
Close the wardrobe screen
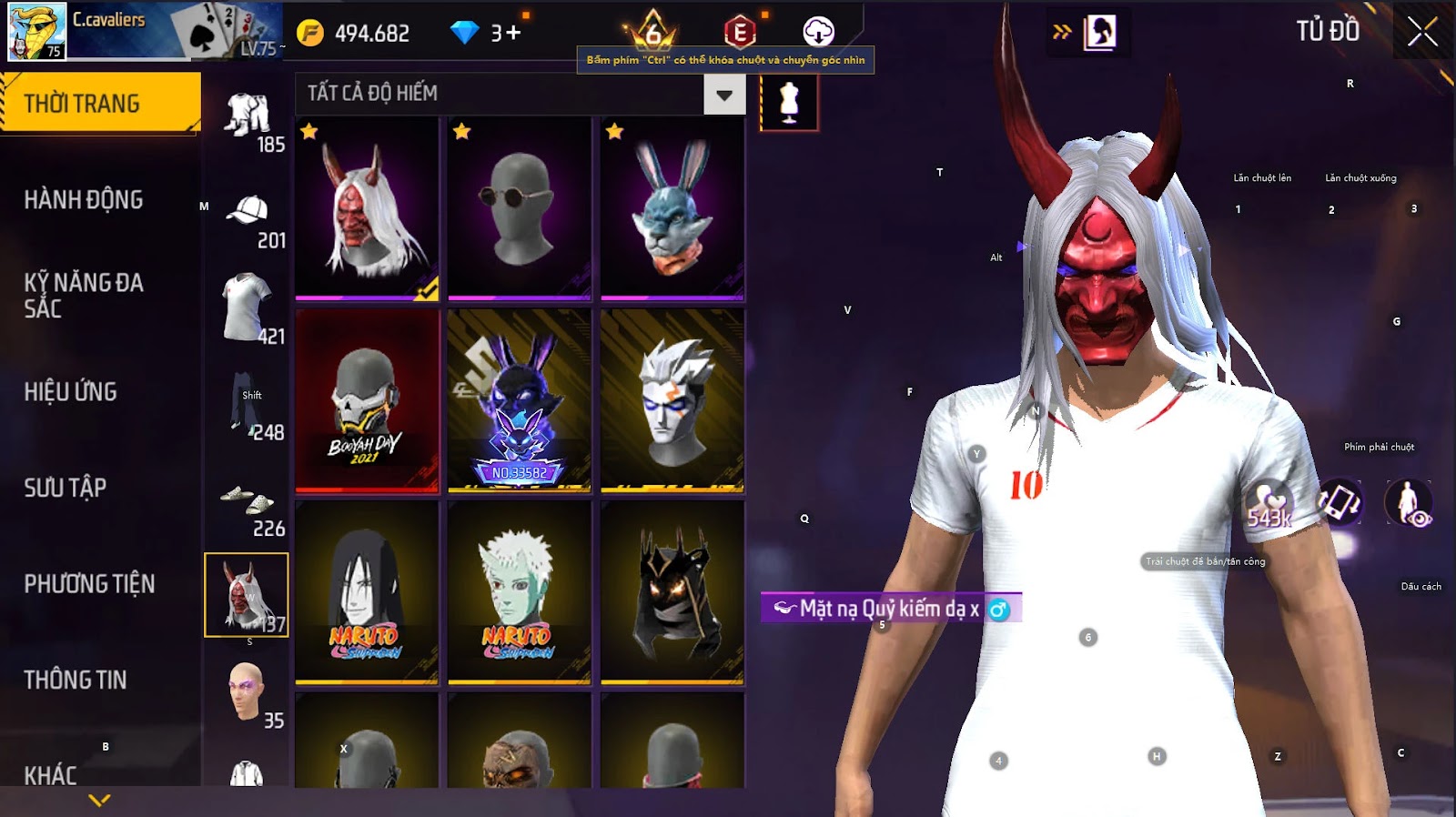coord(1422,33)
